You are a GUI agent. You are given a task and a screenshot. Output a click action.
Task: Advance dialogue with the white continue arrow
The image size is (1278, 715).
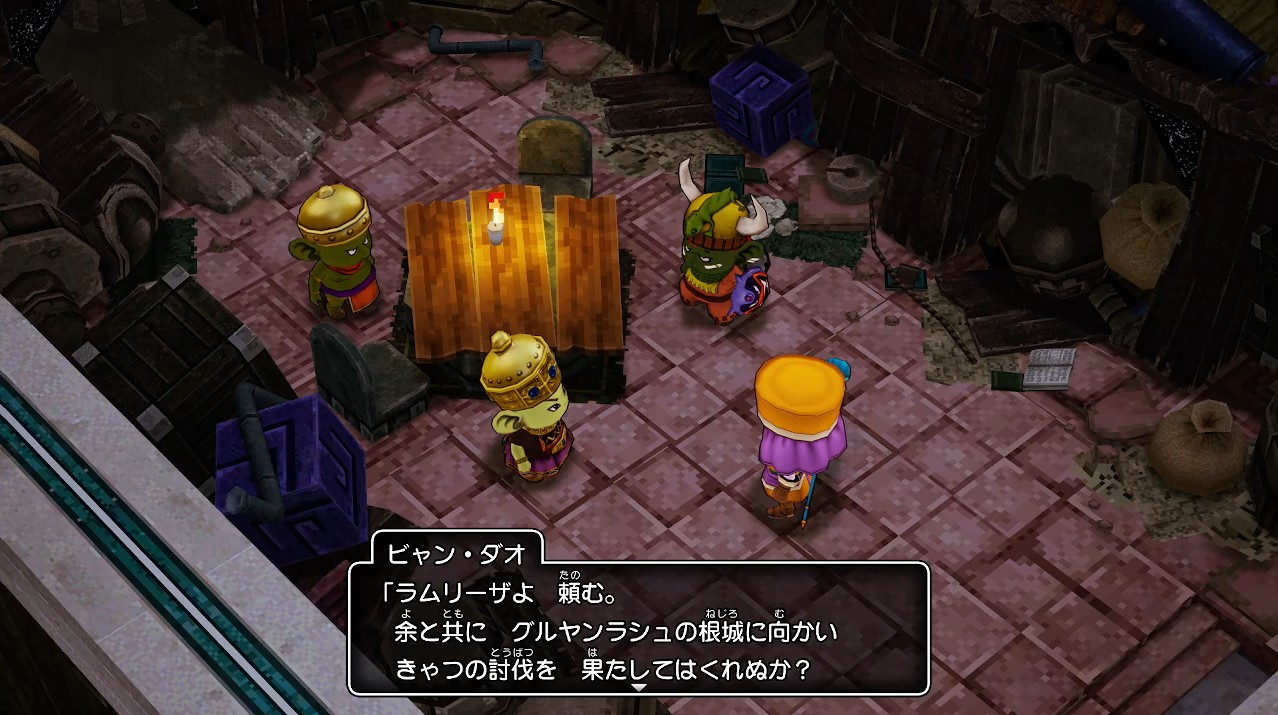[639, 688]
